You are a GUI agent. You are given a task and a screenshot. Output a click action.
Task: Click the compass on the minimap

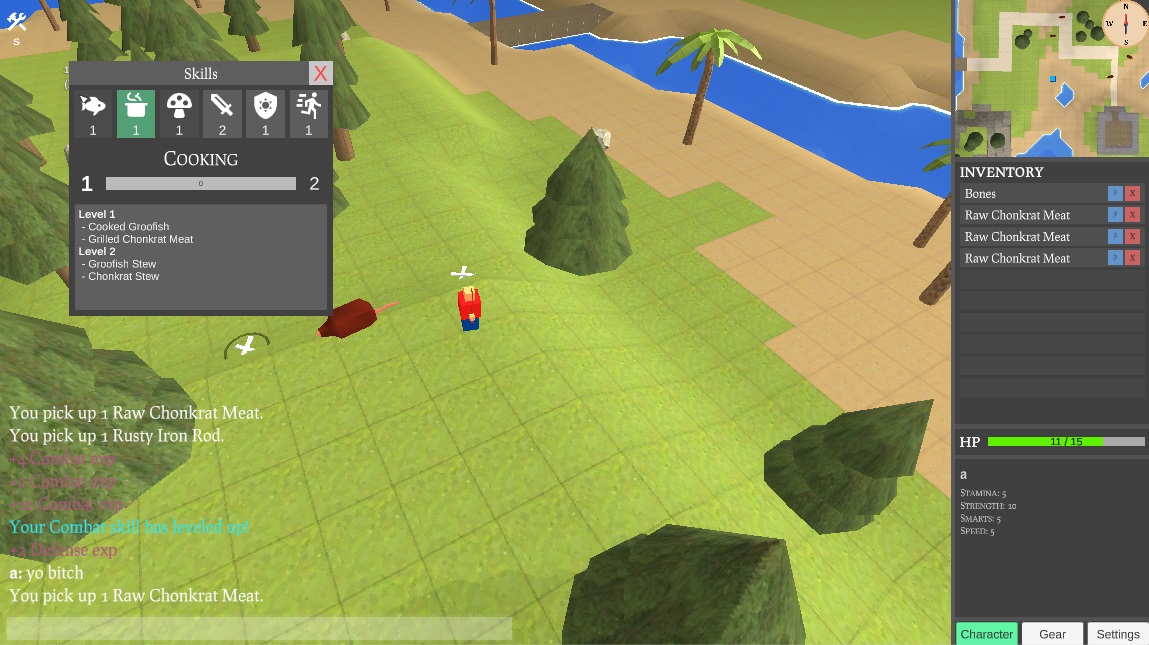point(1126,23)
